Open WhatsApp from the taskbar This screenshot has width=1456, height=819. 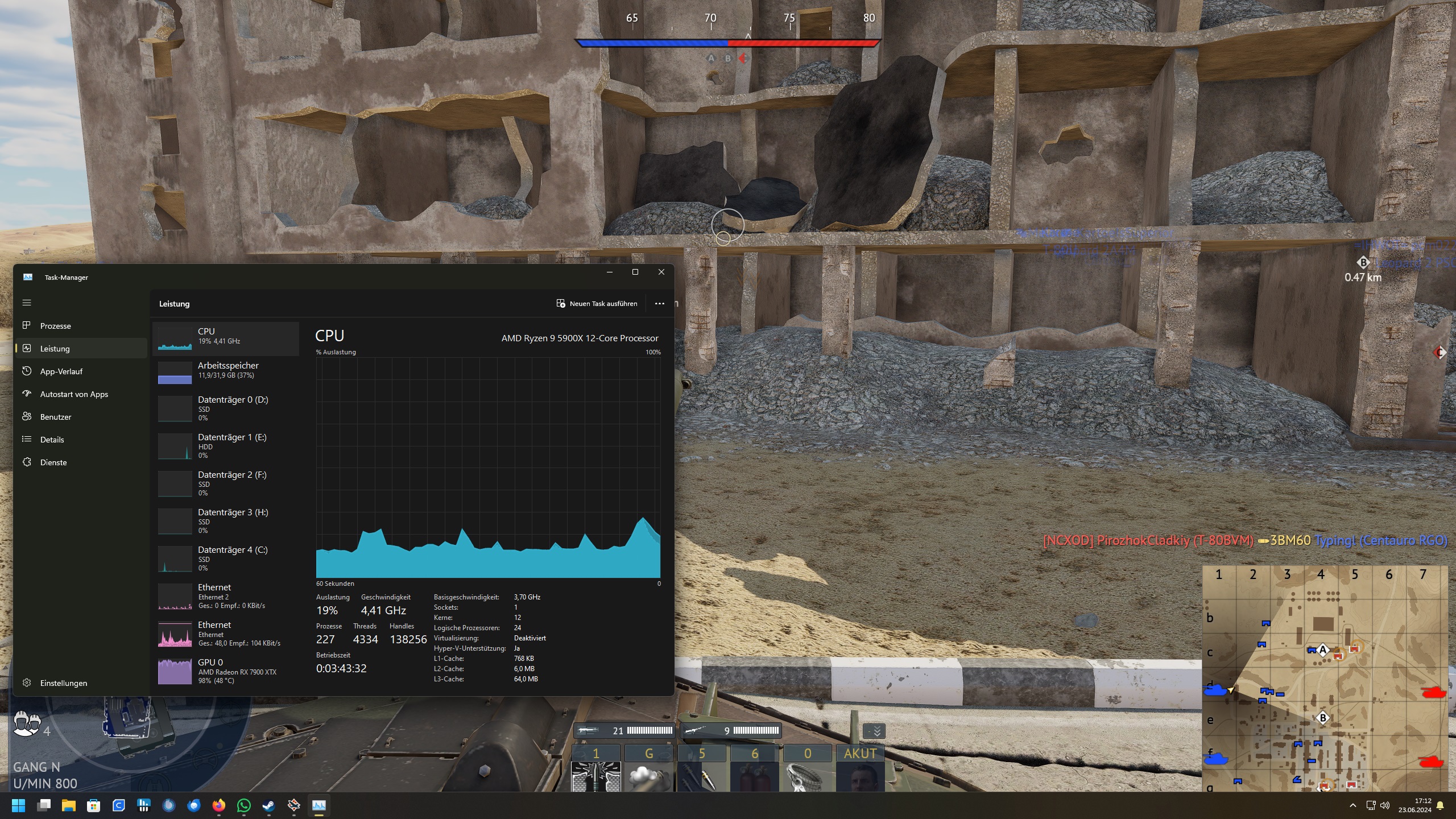click(244, 805)
